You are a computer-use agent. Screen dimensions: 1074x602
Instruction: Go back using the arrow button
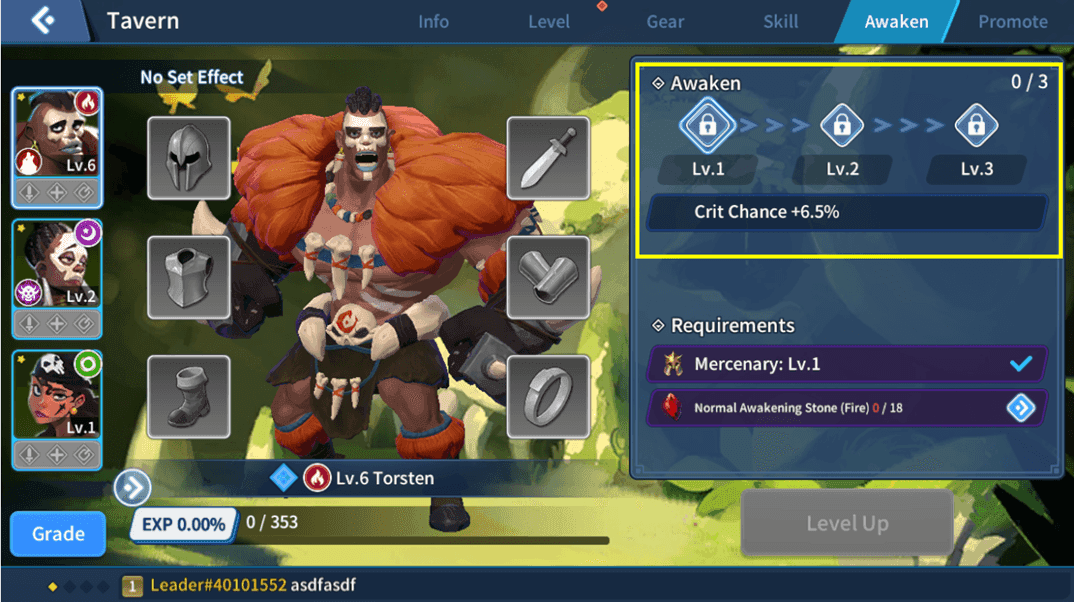(x=42, y=20)
